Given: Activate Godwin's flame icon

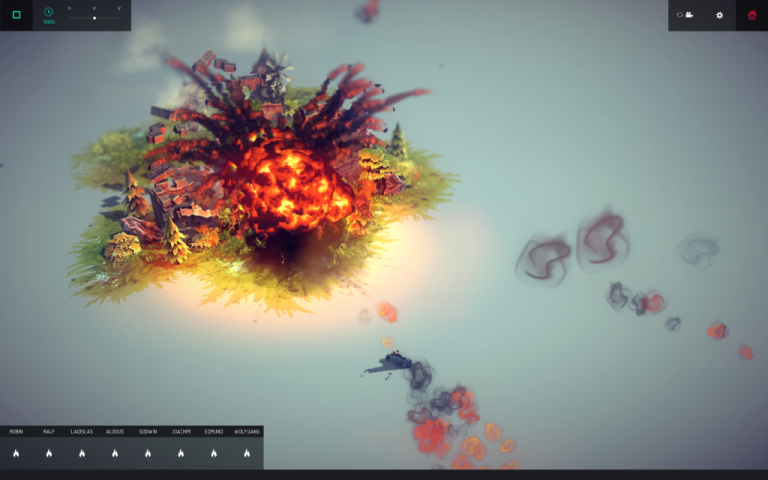Looking at the screenshot, I should (x=148, y=453).
